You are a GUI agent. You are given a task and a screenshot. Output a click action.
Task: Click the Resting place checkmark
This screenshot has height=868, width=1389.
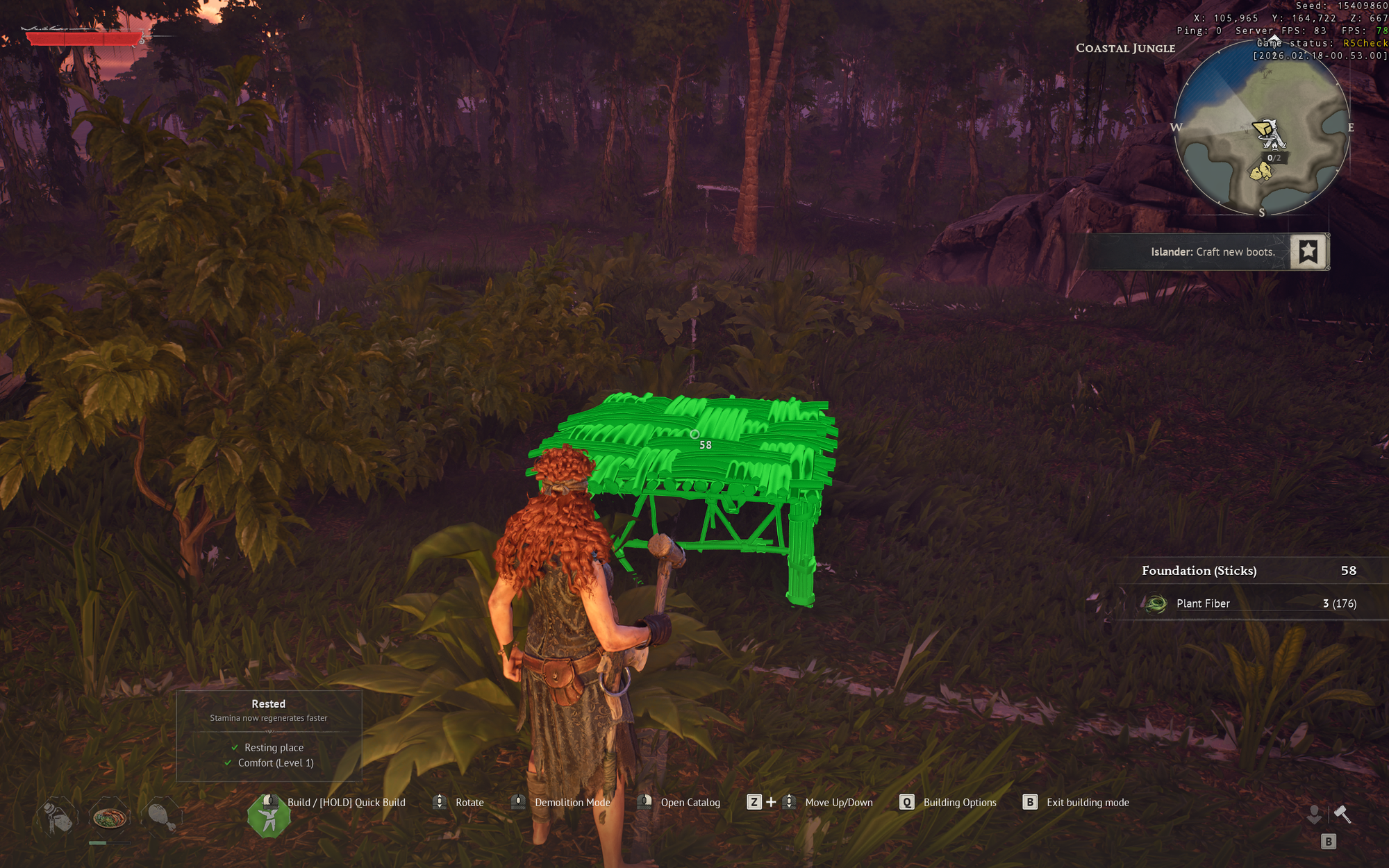(234, 748)
